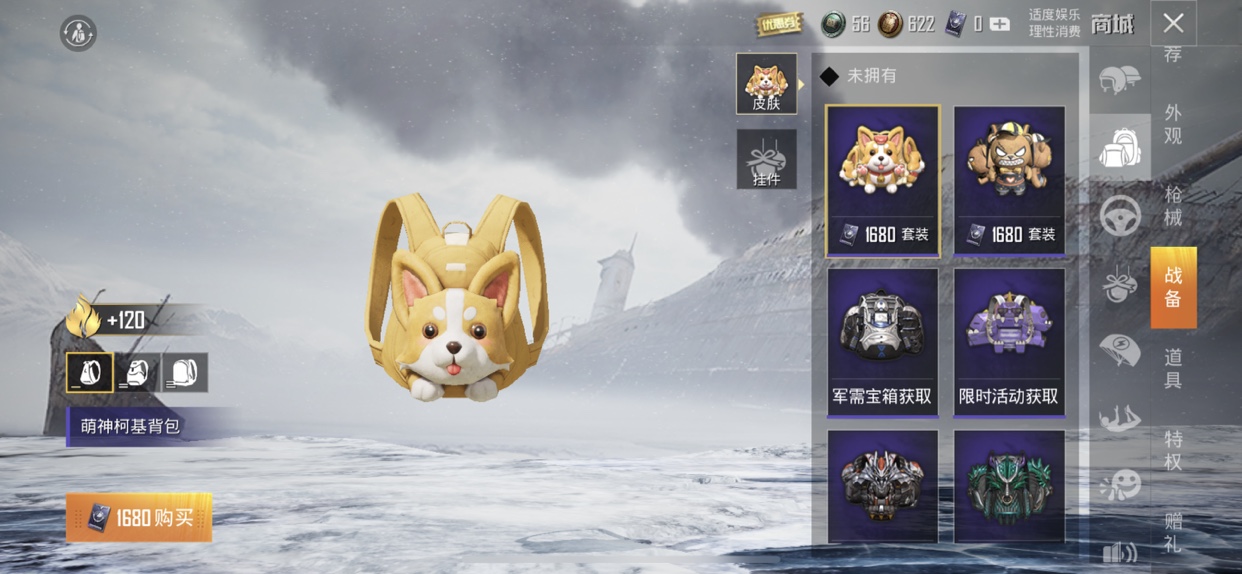Screen dimensions: 1242x574
Task: Select the angry bear backpack set
Action: (1009, 180)
